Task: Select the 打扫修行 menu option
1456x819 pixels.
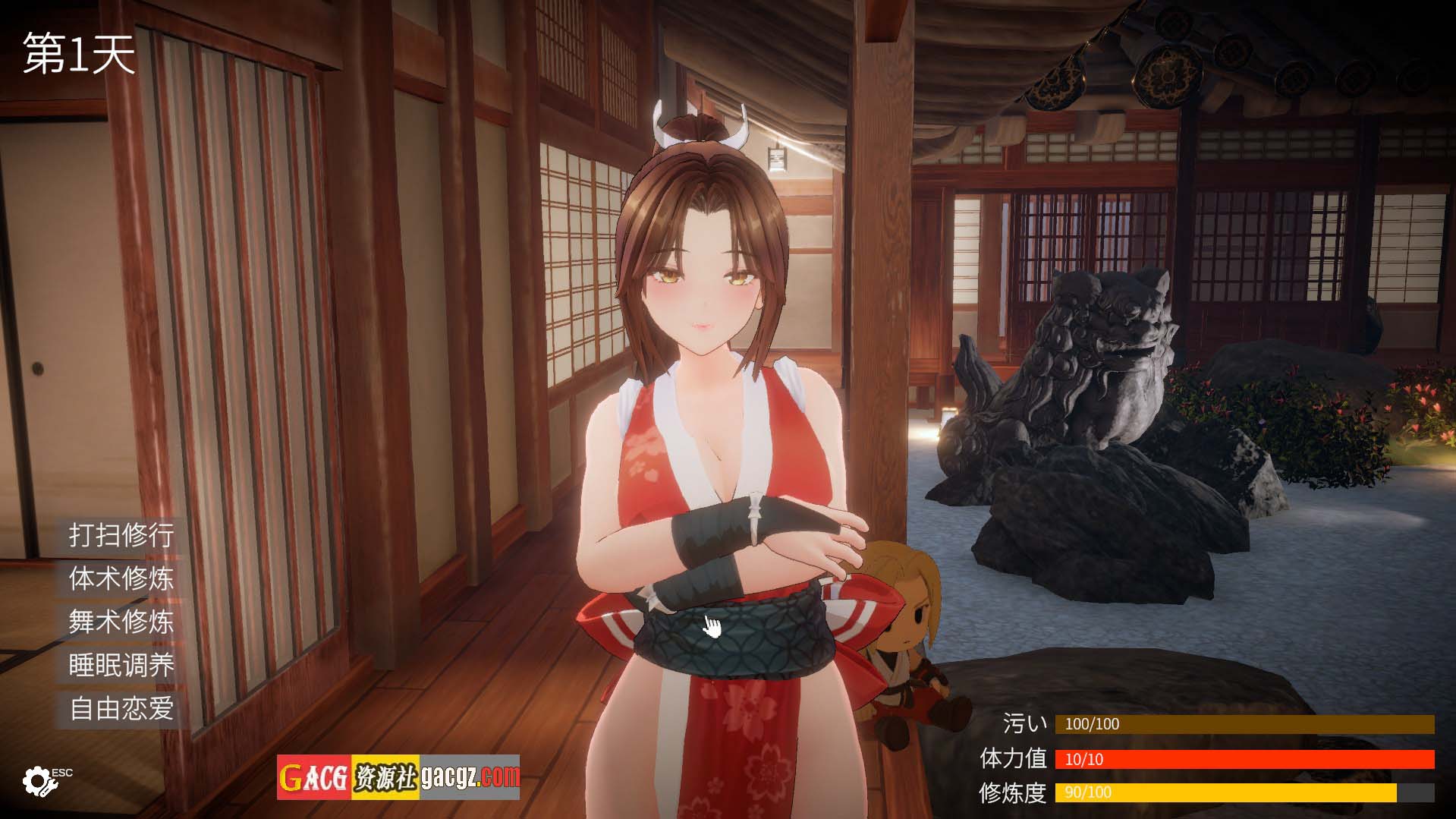Action: [x=121, y=535]
